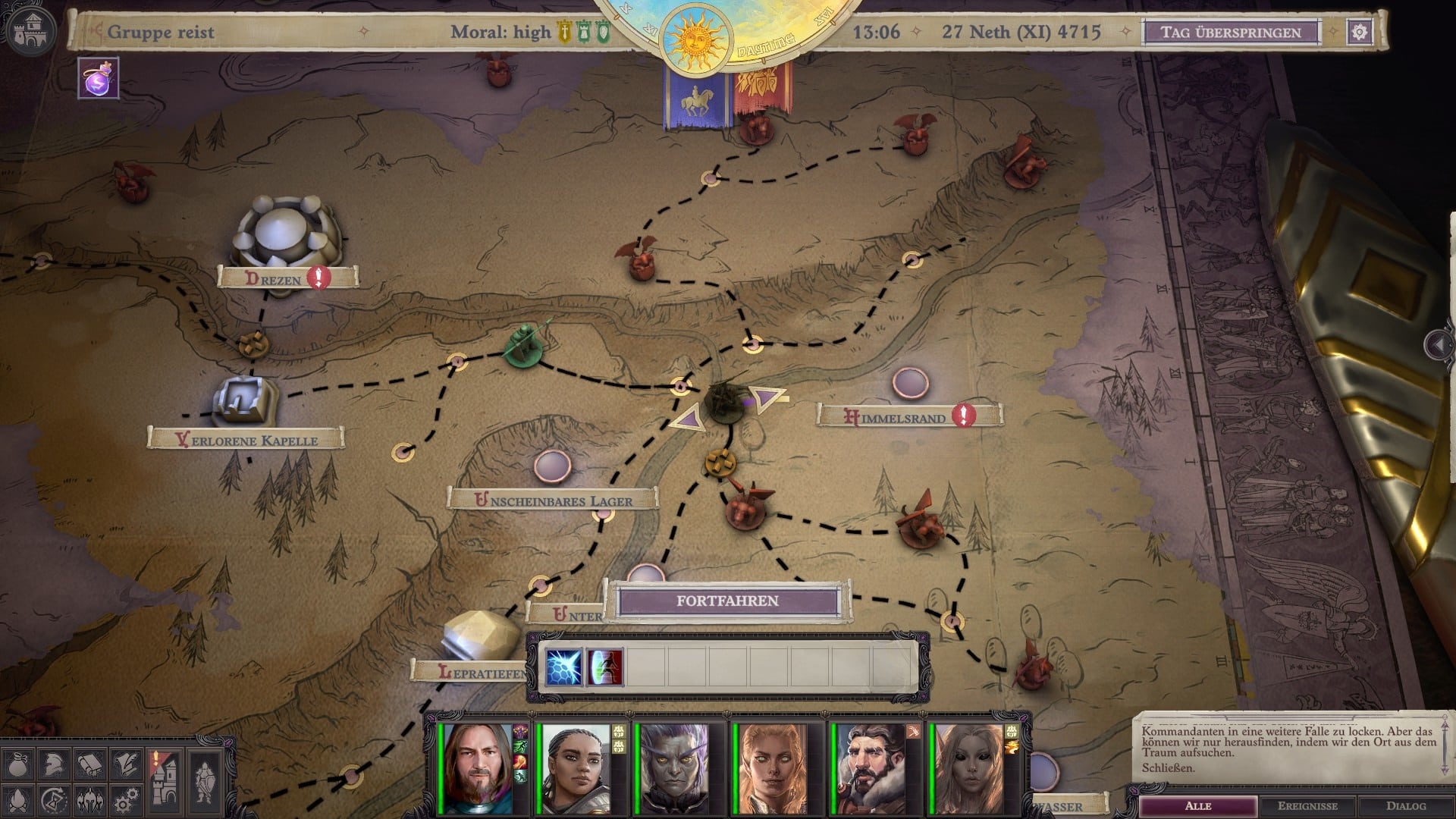Screen dimensions: 1456x819
Task: Switch to the Ereignisse log tab
Action: [x=1307, y=805]
